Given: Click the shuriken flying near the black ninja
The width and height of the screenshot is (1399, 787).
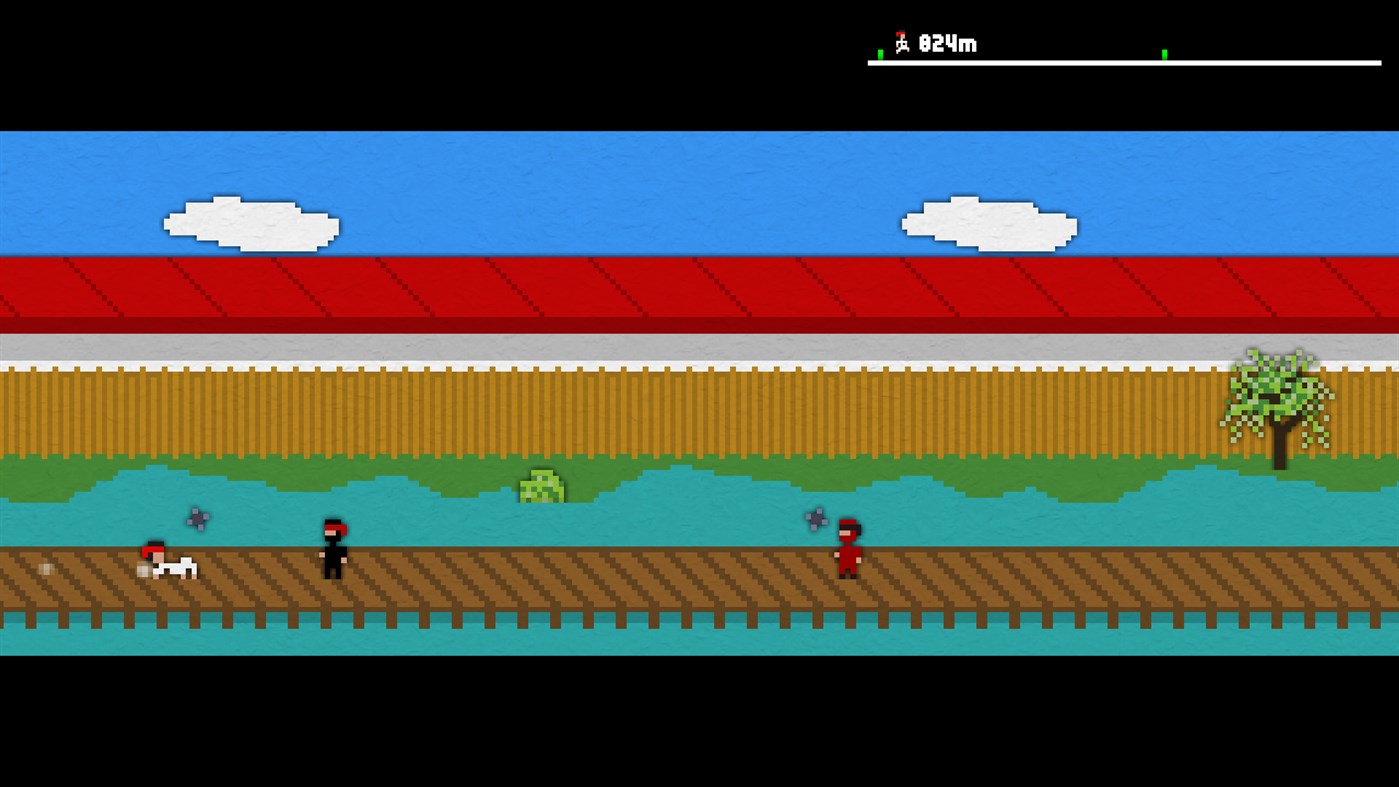Looking at the screenshot, I should point(196,518).
